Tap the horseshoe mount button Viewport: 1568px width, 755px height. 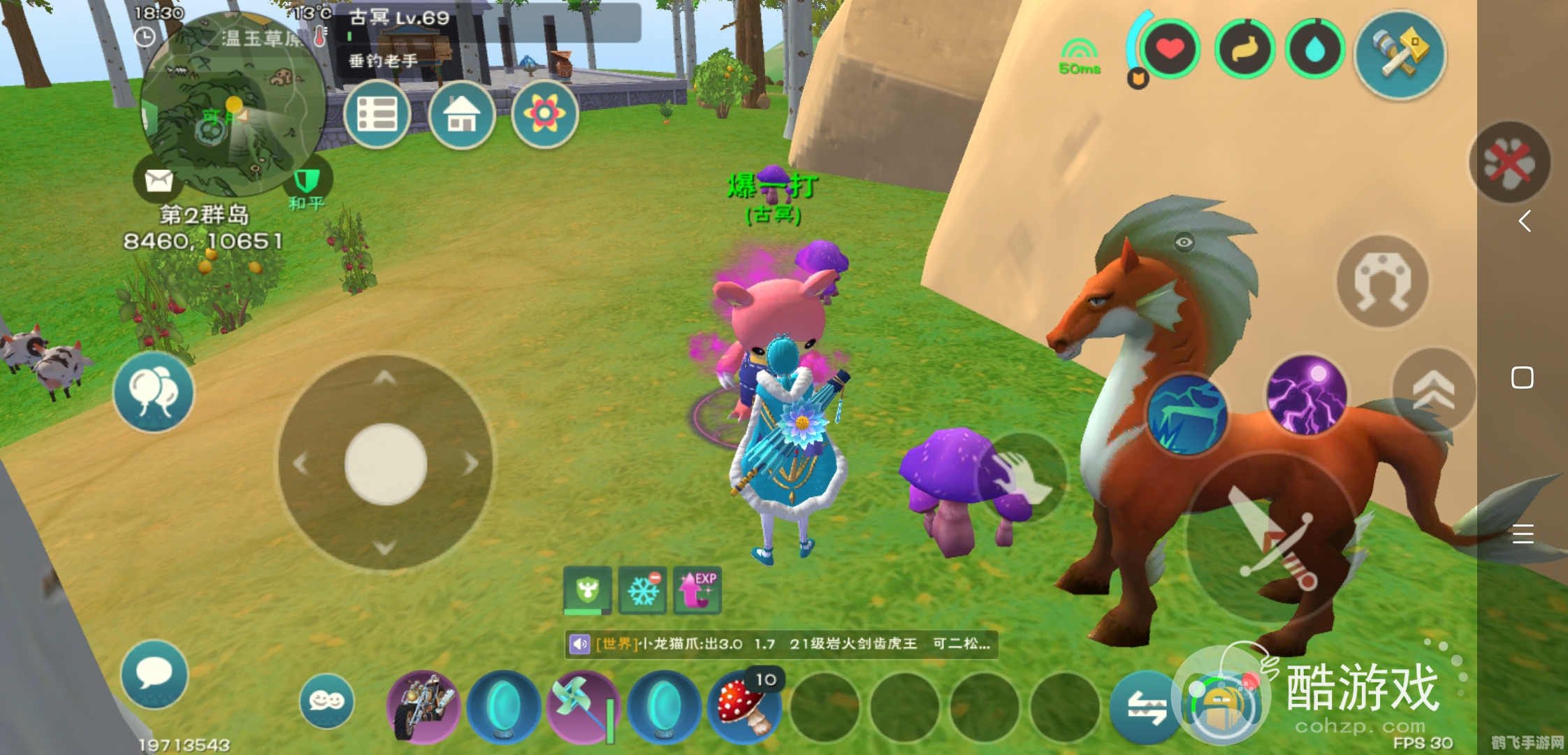(x=1382, y=281)
